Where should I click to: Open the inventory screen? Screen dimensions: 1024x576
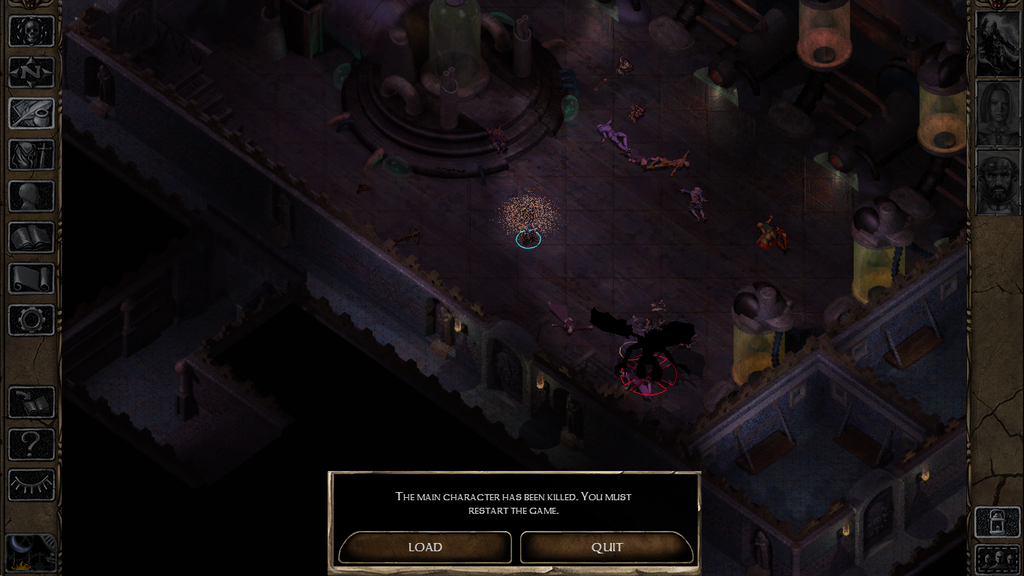click(31, 155)
